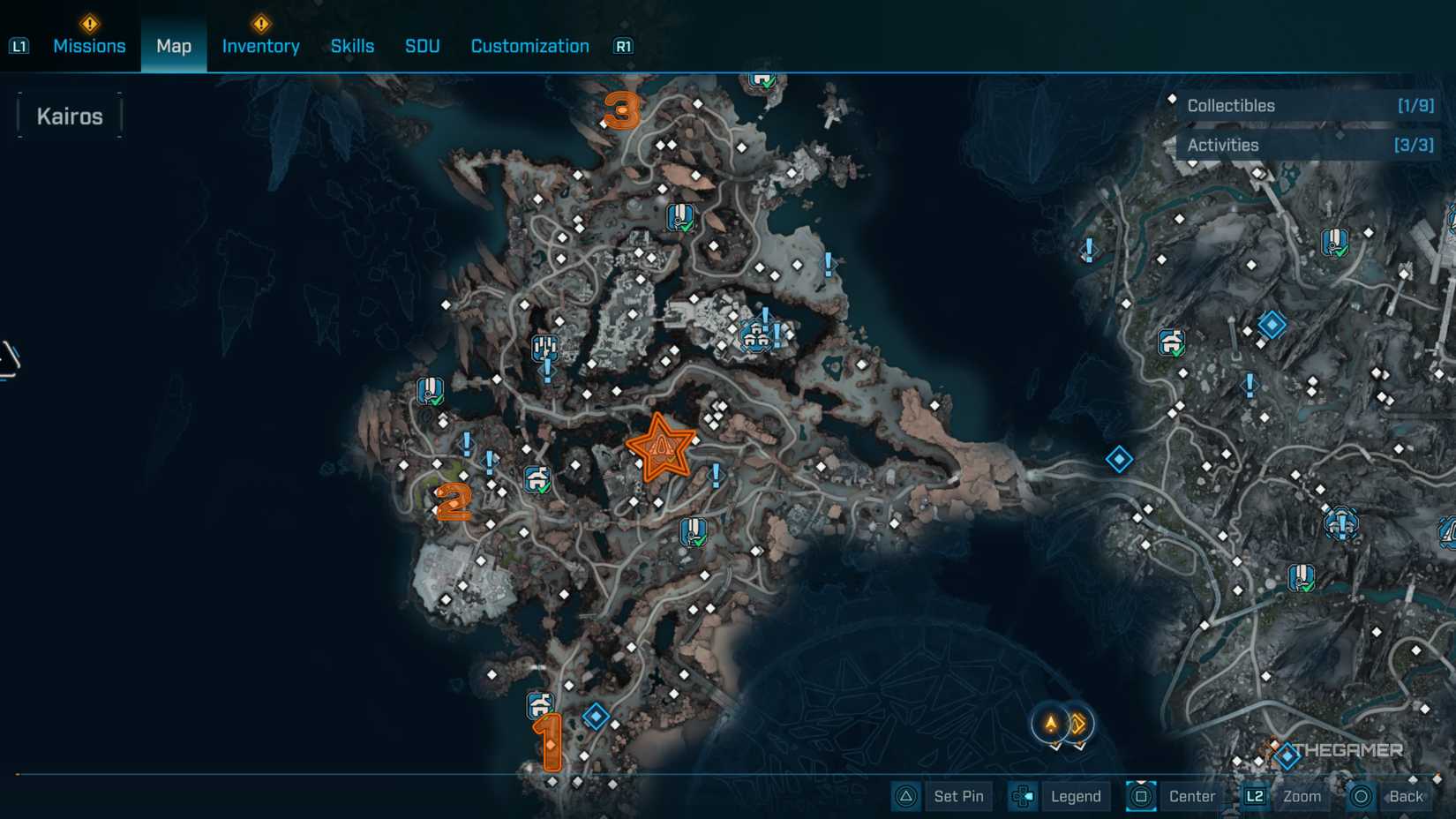Switch to the Inventory tab
The image size is (1456, 819).
260,46
